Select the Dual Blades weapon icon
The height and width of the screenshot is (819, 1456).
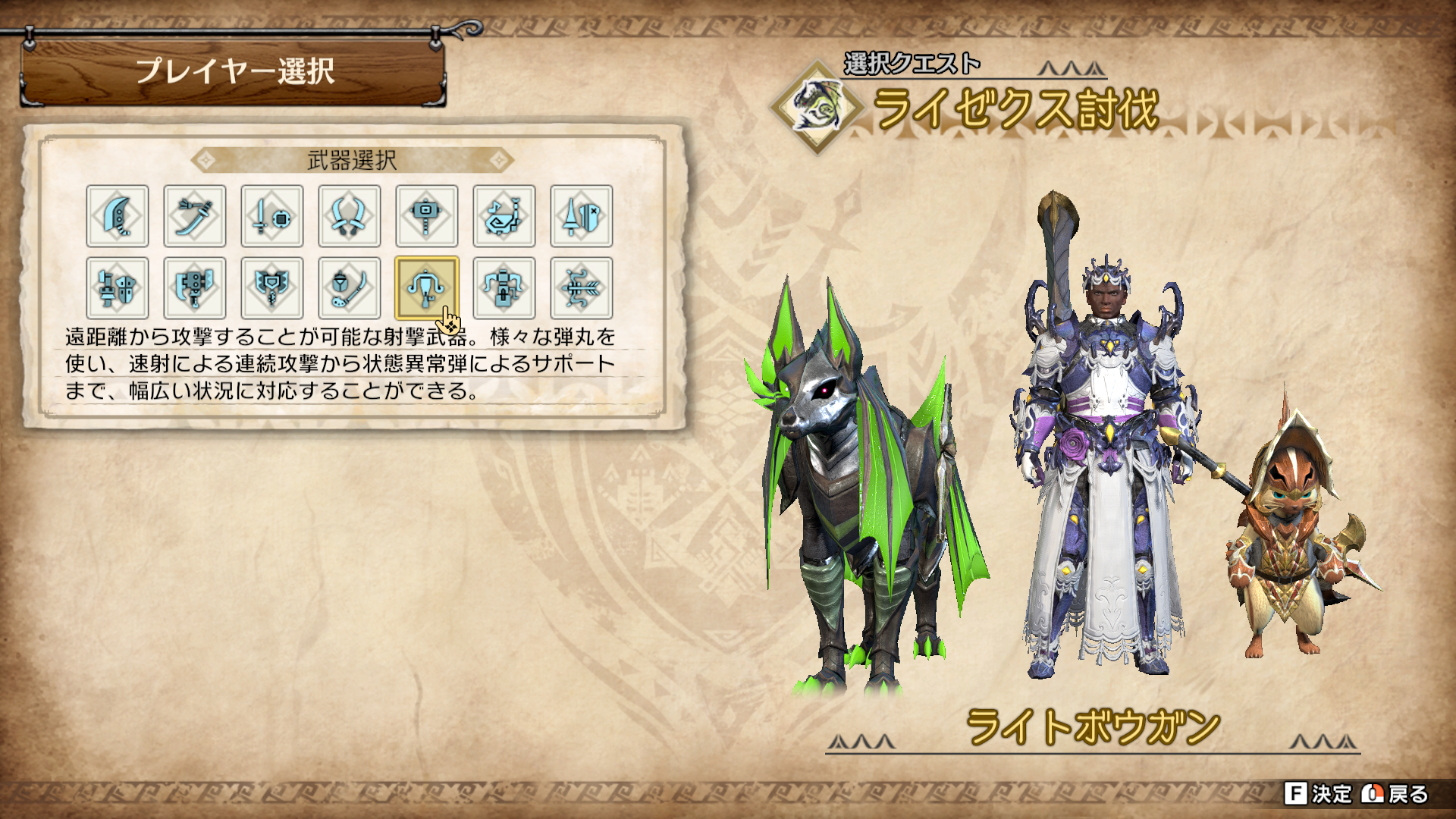(x=350, y=216)
